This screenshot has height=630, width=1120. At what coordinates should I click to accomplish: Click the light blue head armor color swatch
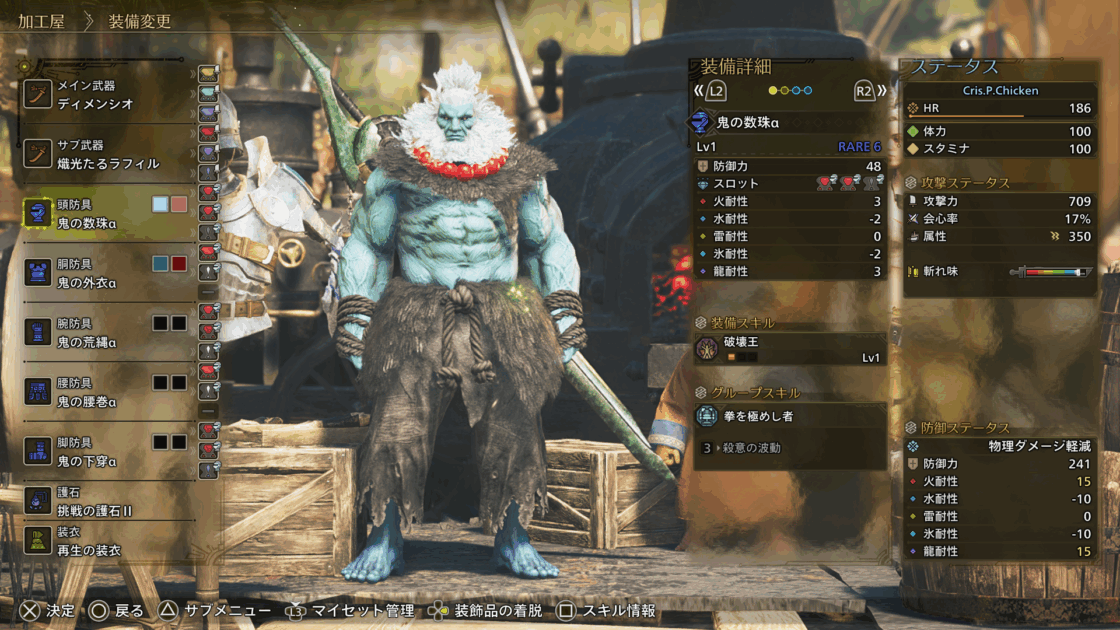160,204
